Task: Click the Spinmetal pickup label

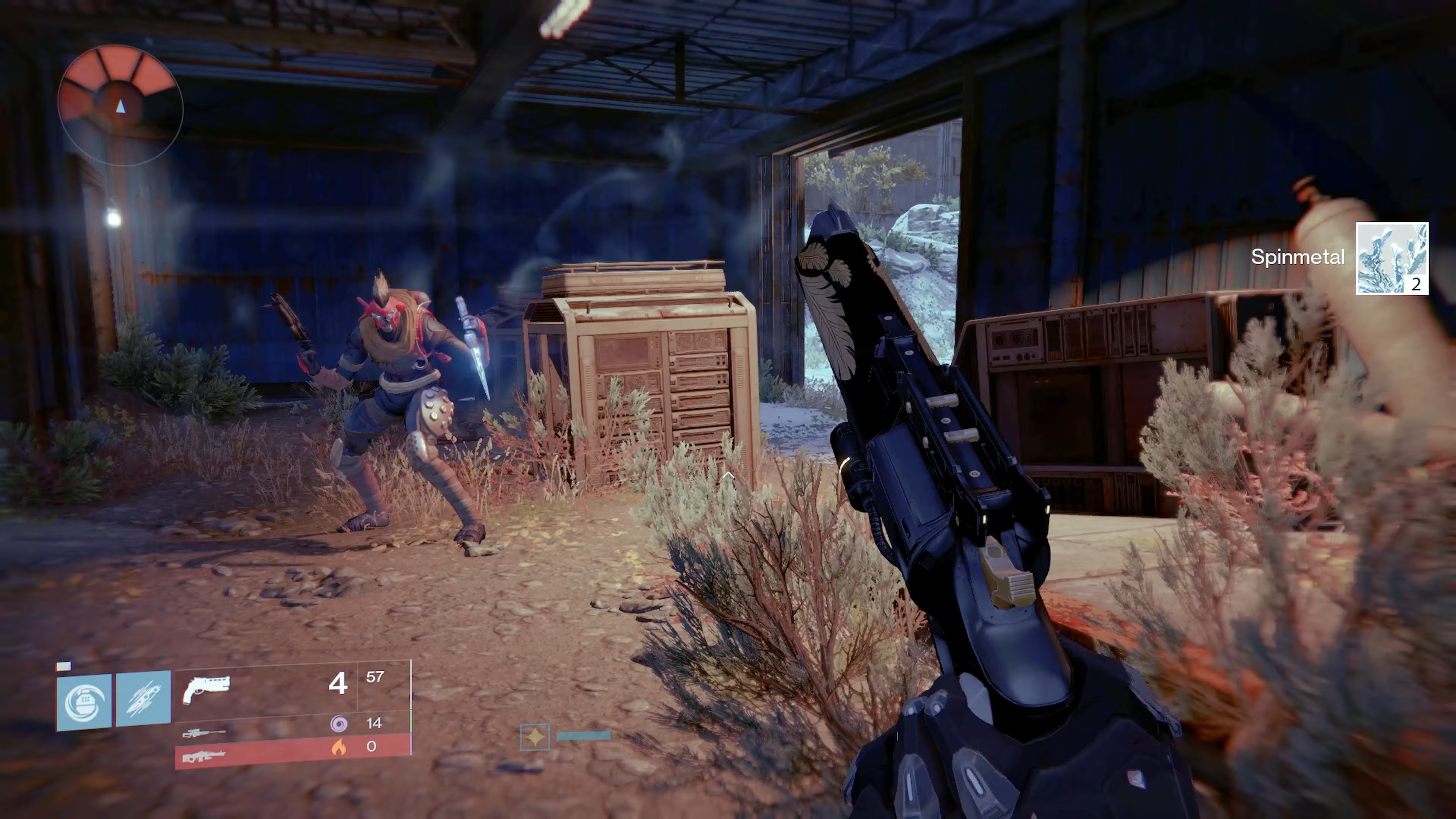Action: (x=1298, y=257)
